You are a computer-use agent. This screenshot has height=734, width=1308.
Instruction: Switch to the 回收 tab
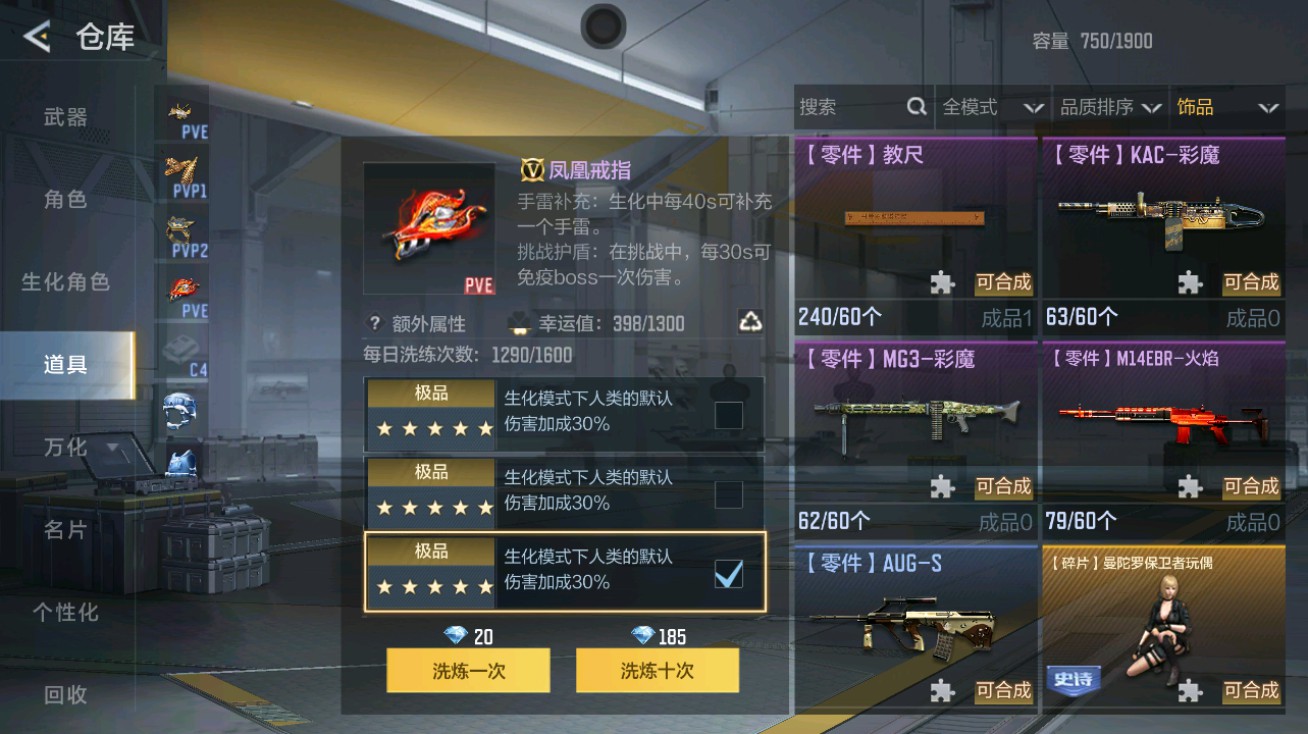click(65, 697)
